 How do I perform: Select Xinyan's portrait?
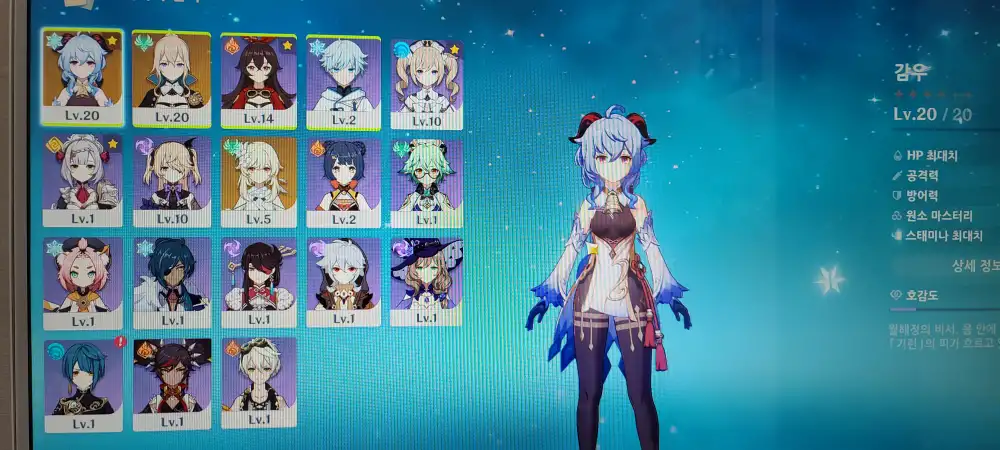tap(172, 383)
